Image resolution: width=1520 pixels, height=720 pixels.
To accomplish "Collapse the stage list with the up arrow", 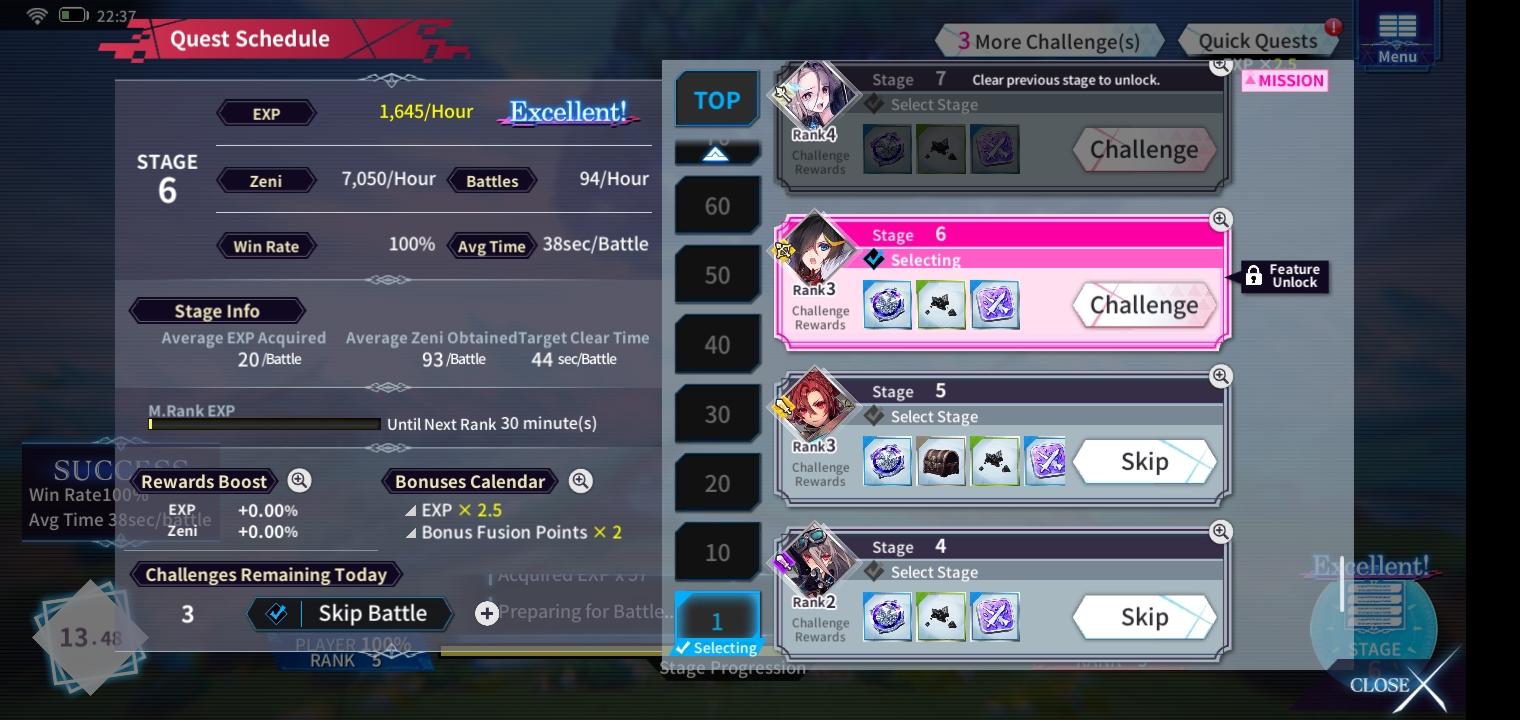I will tap(717, 152).
